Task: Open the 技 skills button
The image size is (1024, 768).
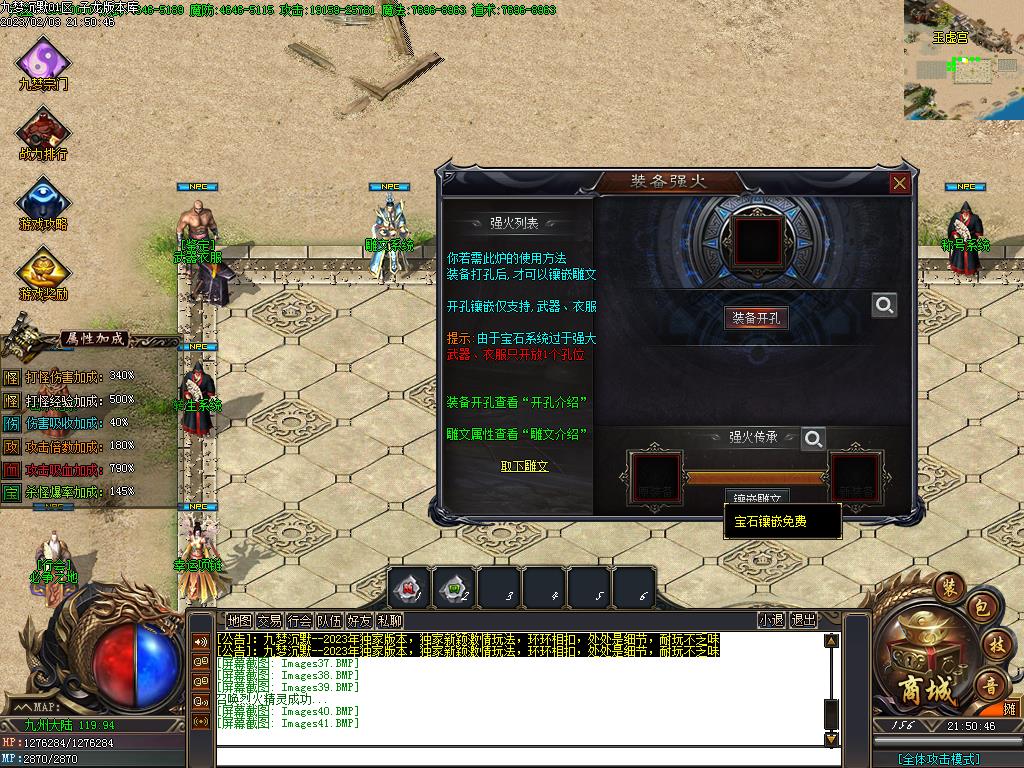Action: [993, 644]
